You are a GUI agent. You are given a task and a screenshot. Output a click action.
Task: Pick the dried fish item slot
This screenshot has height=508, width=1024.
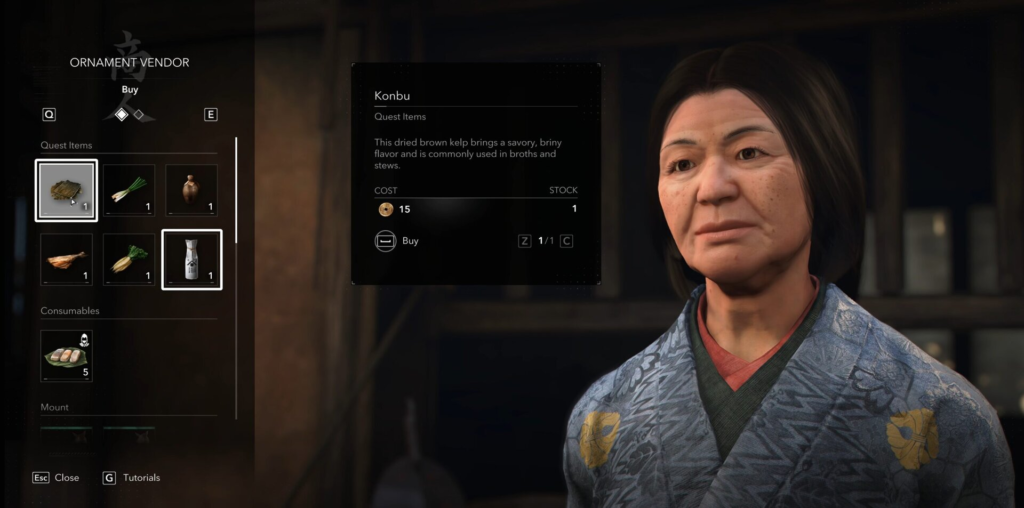[x=66, y=259]
